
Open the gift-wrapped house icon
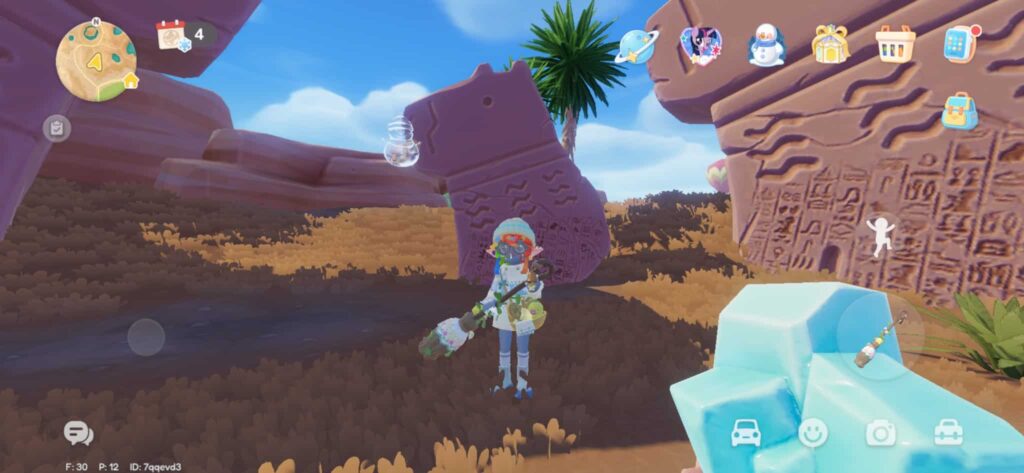click(831, 45)
